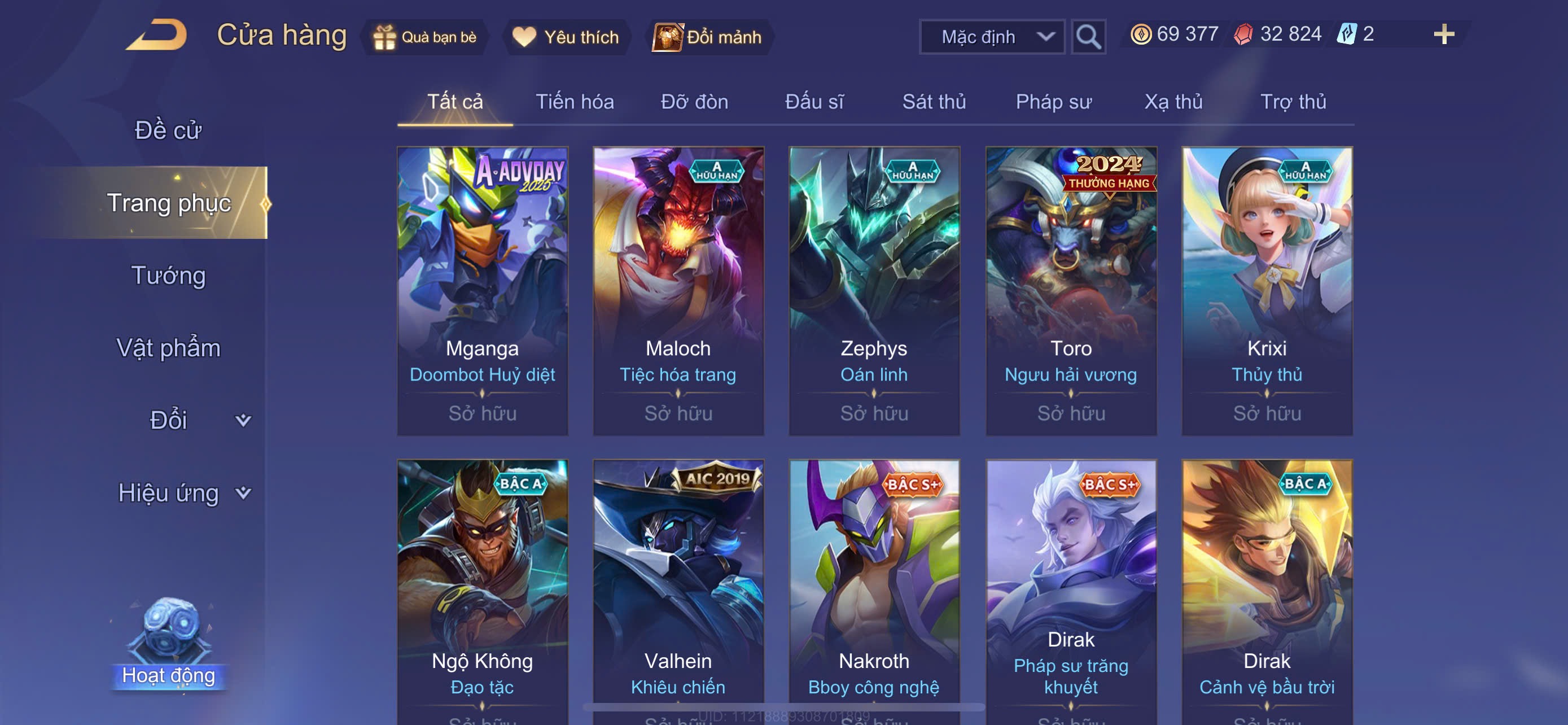The height and width of the screenshot is (725, 1568).
Task: Expand the Mặc định sort dropdown
Action: tap(992, 37)
